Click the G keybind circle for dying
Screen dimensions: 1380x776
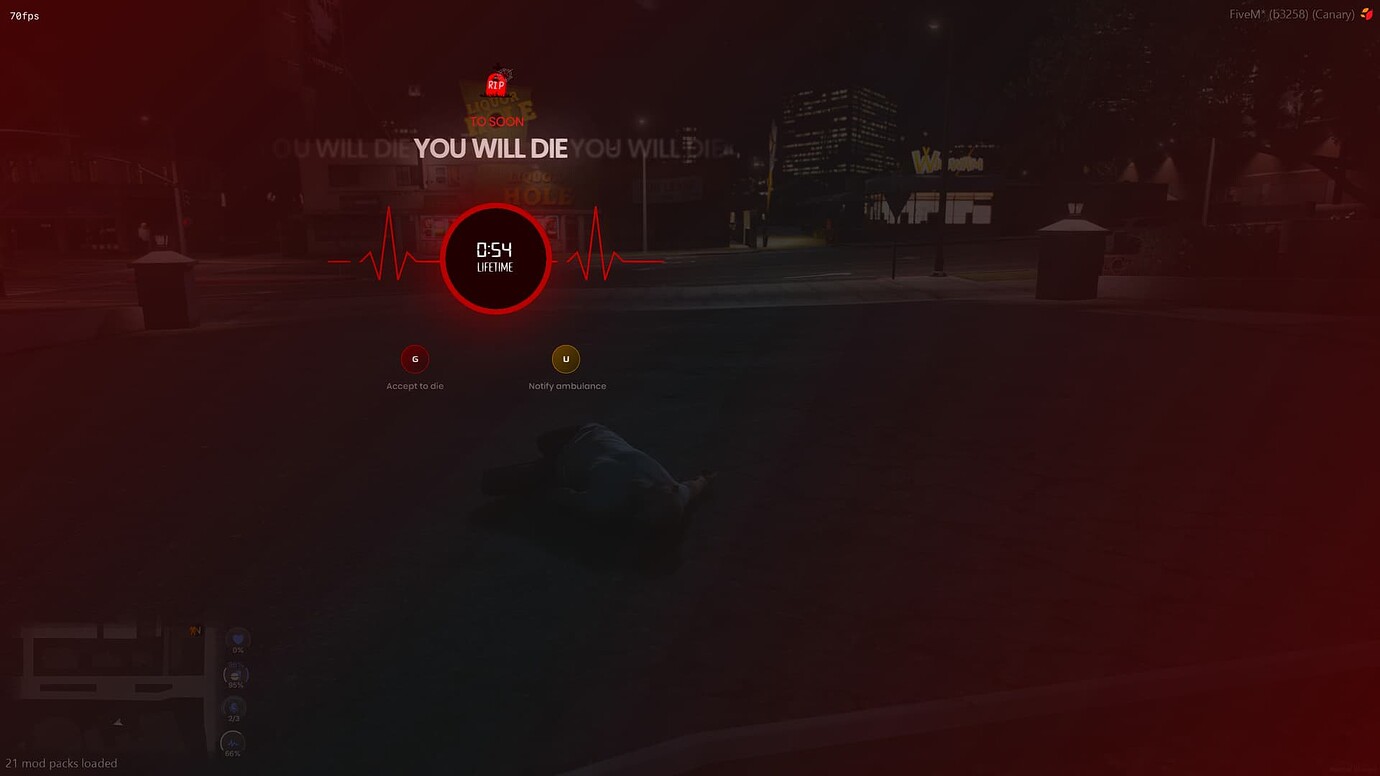coord(415,358)
